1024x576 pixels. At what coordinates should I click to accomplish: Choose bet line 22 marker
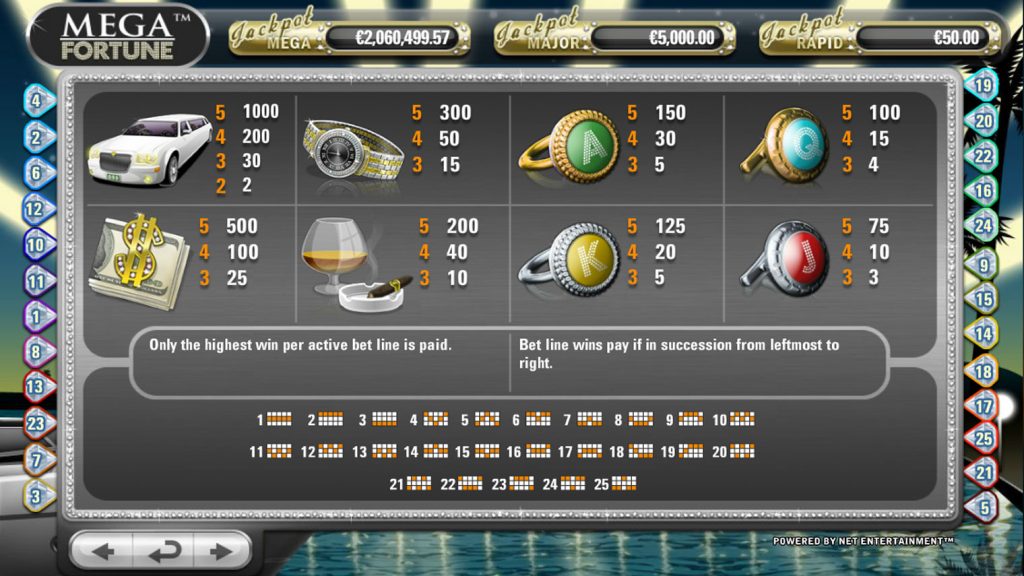pyautogui.click(x=984, y=156)
